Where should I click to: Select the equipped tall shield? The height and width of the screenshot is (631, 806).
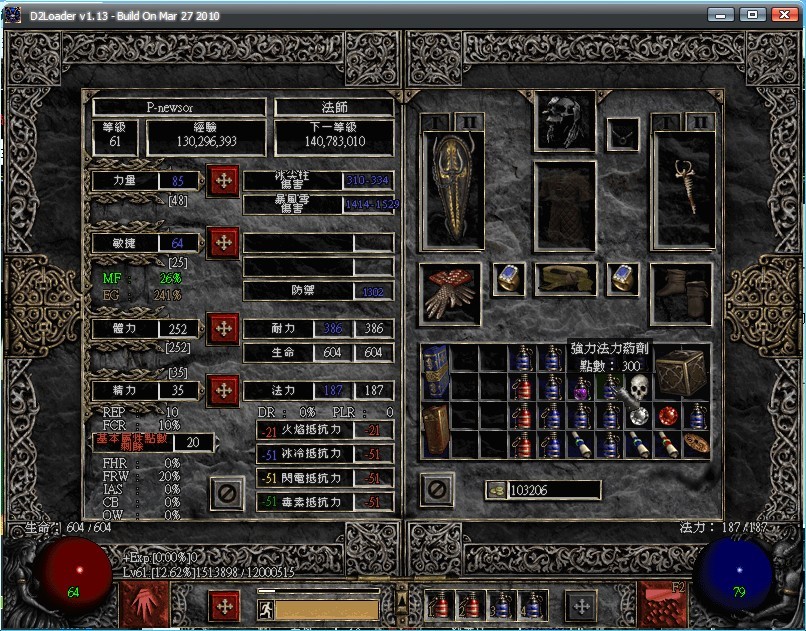coord(453,190)
